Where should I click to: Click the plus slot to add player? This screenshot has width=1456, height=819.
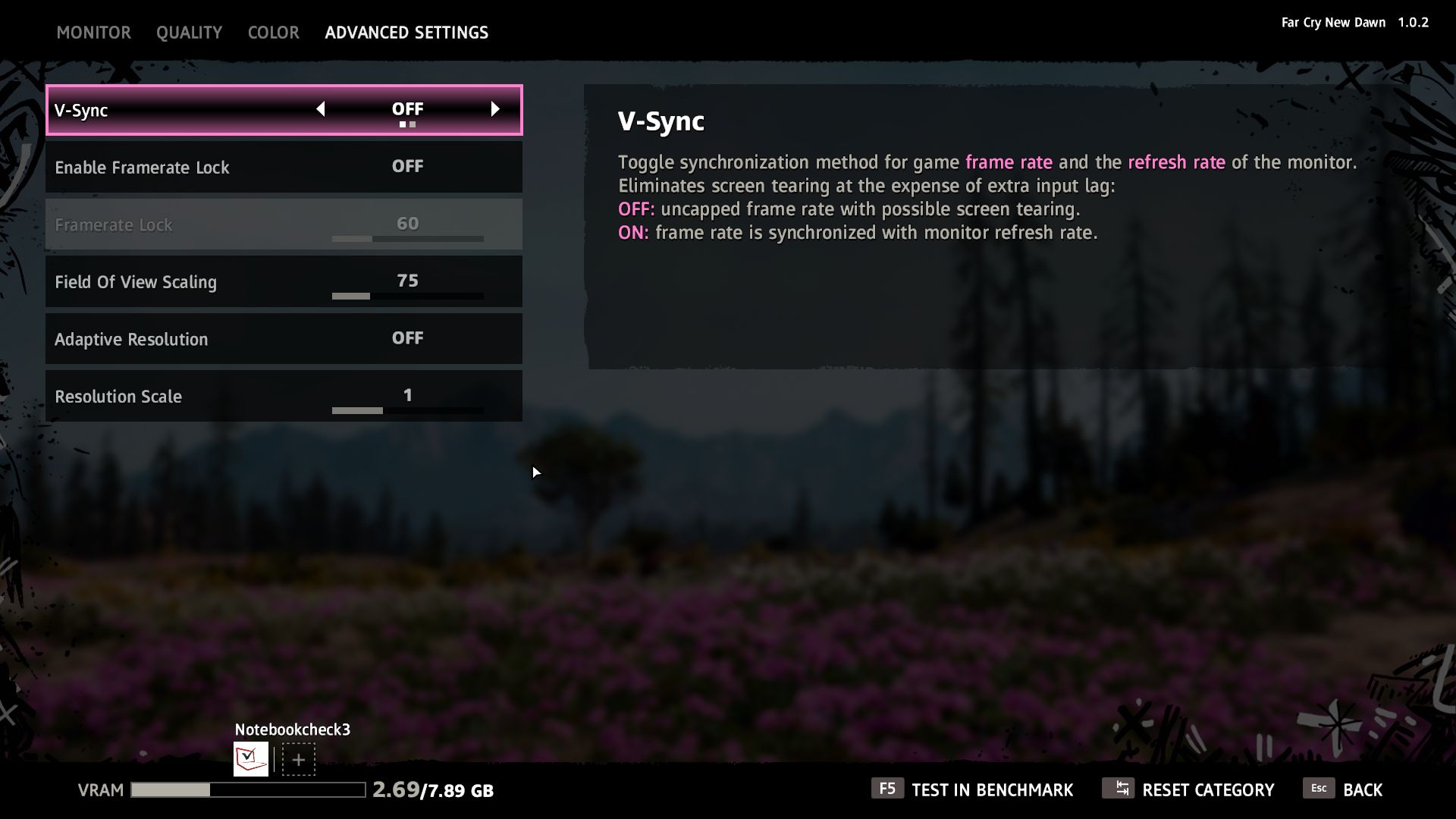pos(299,759)
